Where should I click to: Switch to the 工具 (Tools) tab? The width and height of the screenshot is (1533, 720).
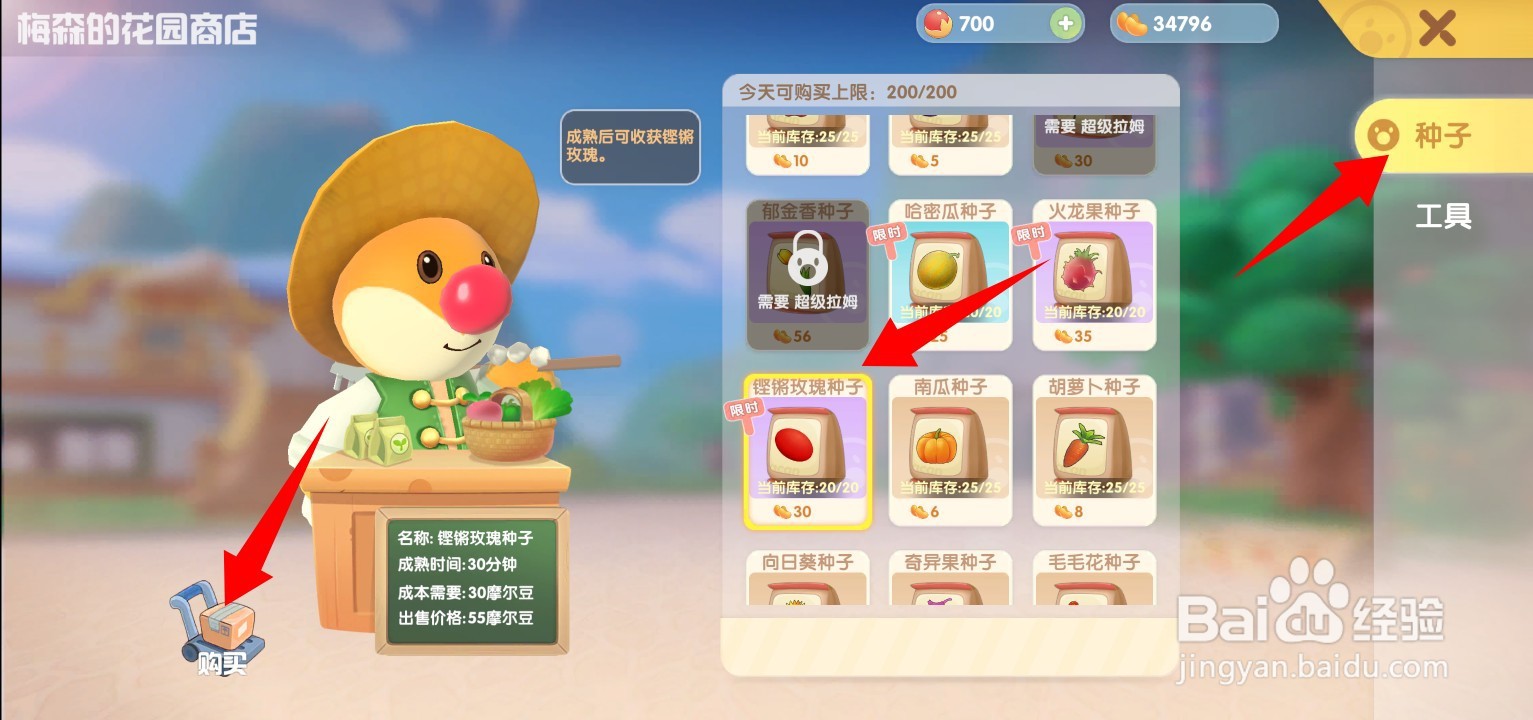point(1442,216)
